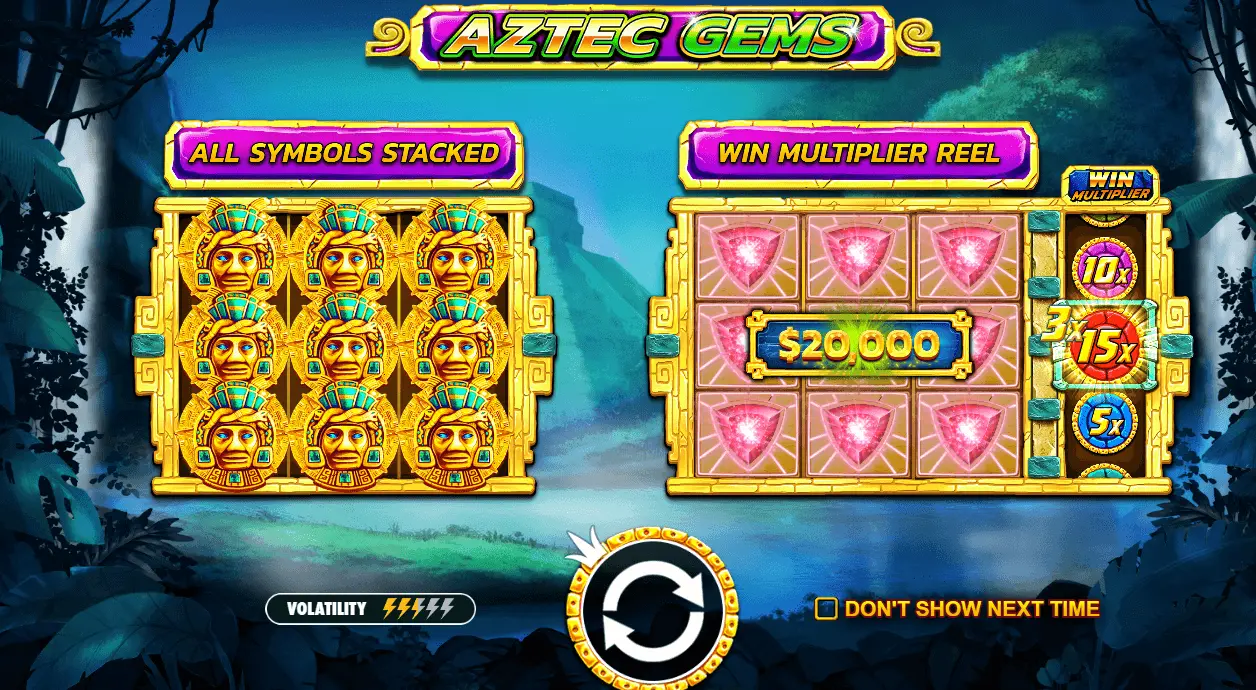Tick the Don't Show Next Time checkbox

pyautogui.click(x=826, y=609)
